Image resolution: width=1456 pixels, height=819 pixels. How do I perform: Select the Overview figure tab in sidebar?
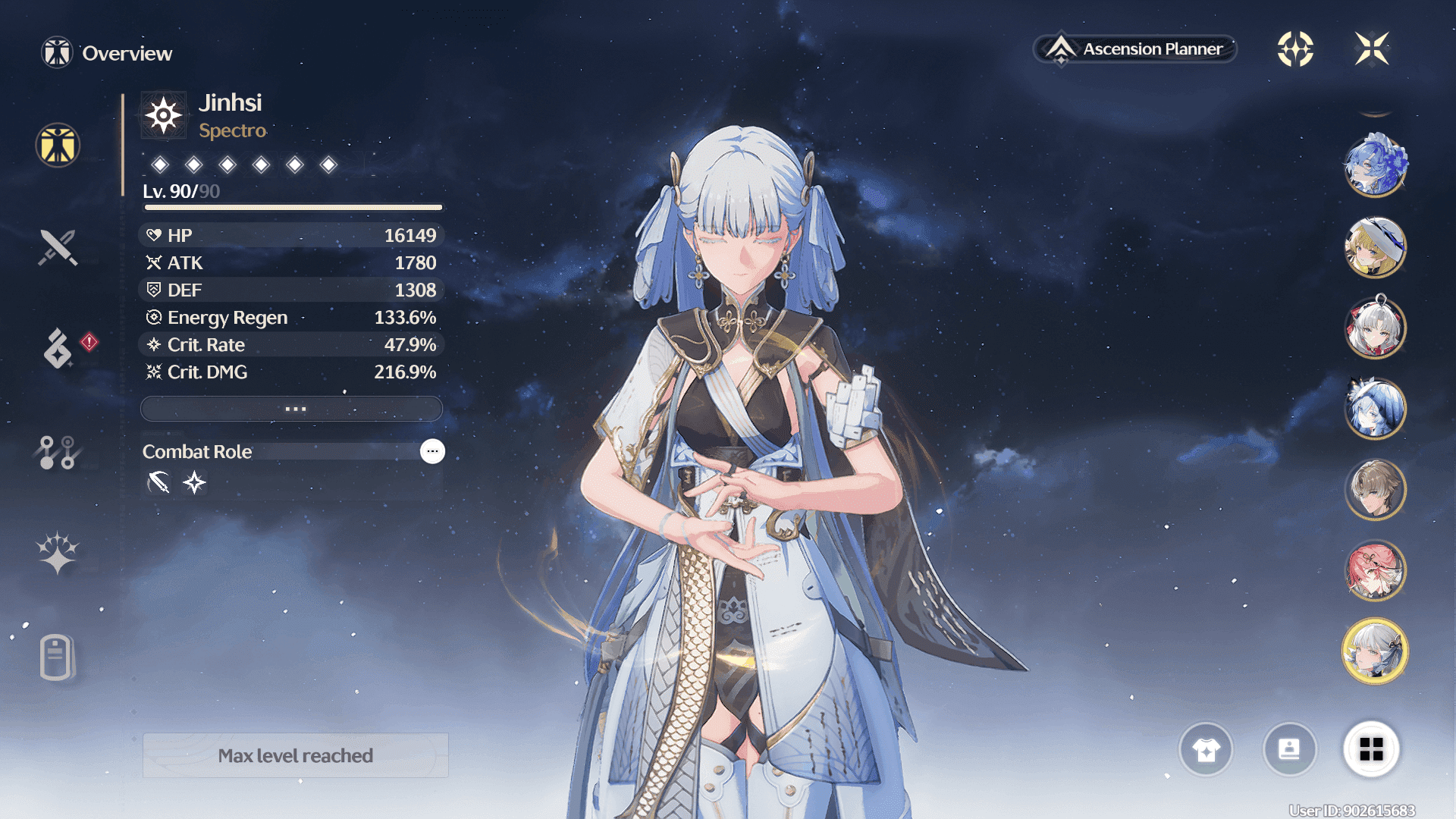tap(58, 145)
